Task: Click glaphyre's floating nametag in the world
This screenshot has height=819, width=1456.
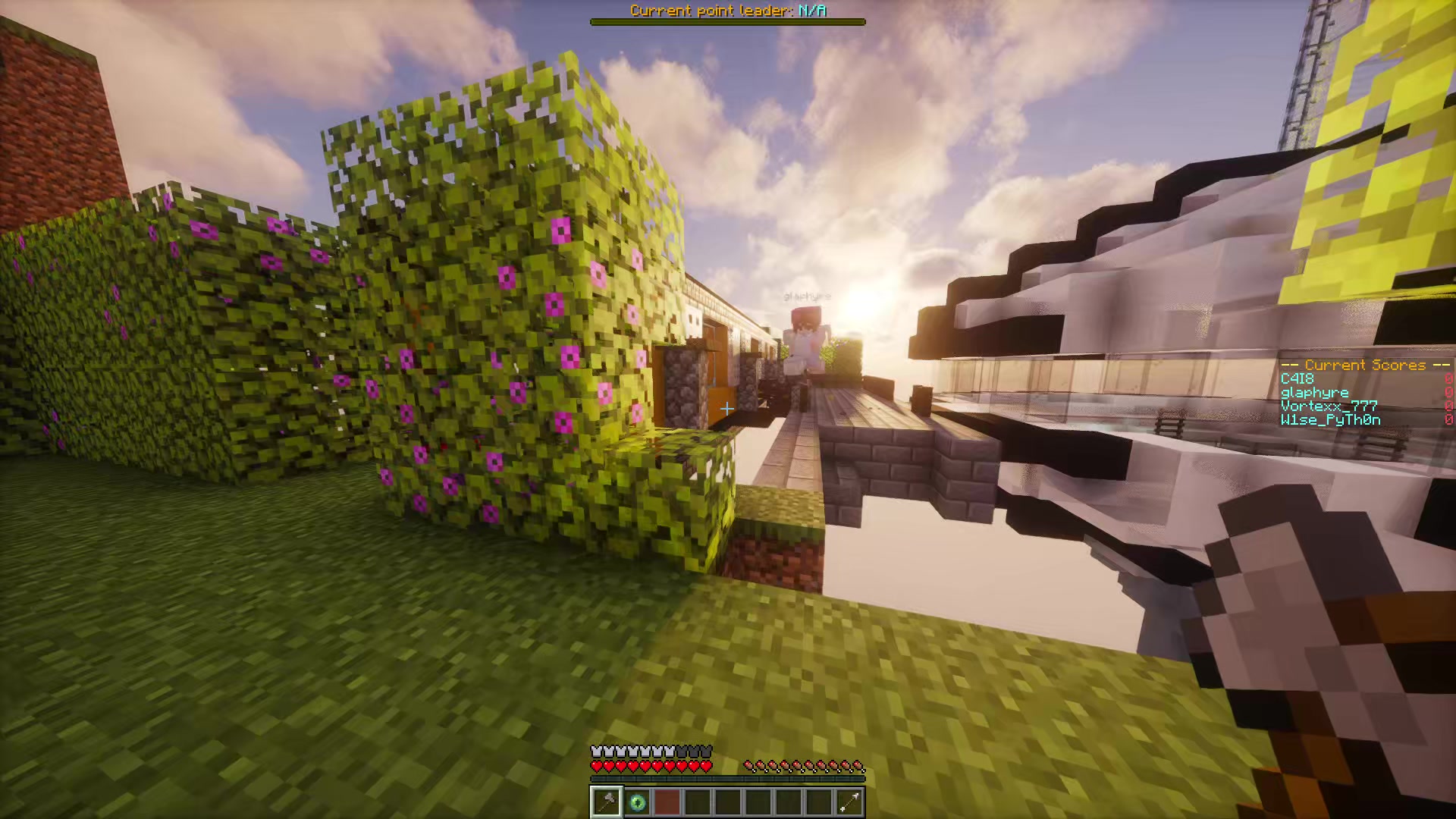Action: [x=806, y=296]
